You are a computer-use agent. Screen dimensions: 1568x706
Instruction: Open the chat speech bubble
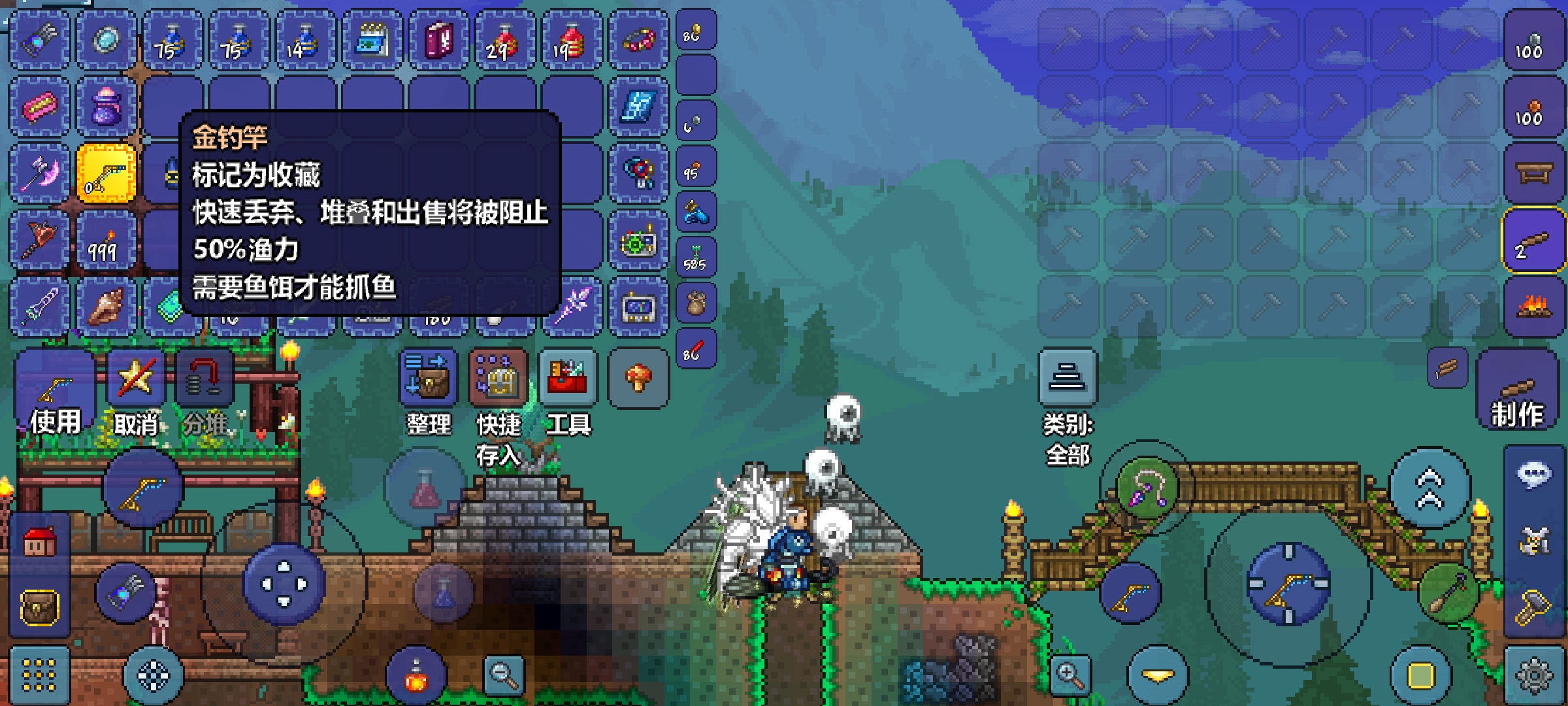pyautogui.click(x=1533, y=474)
